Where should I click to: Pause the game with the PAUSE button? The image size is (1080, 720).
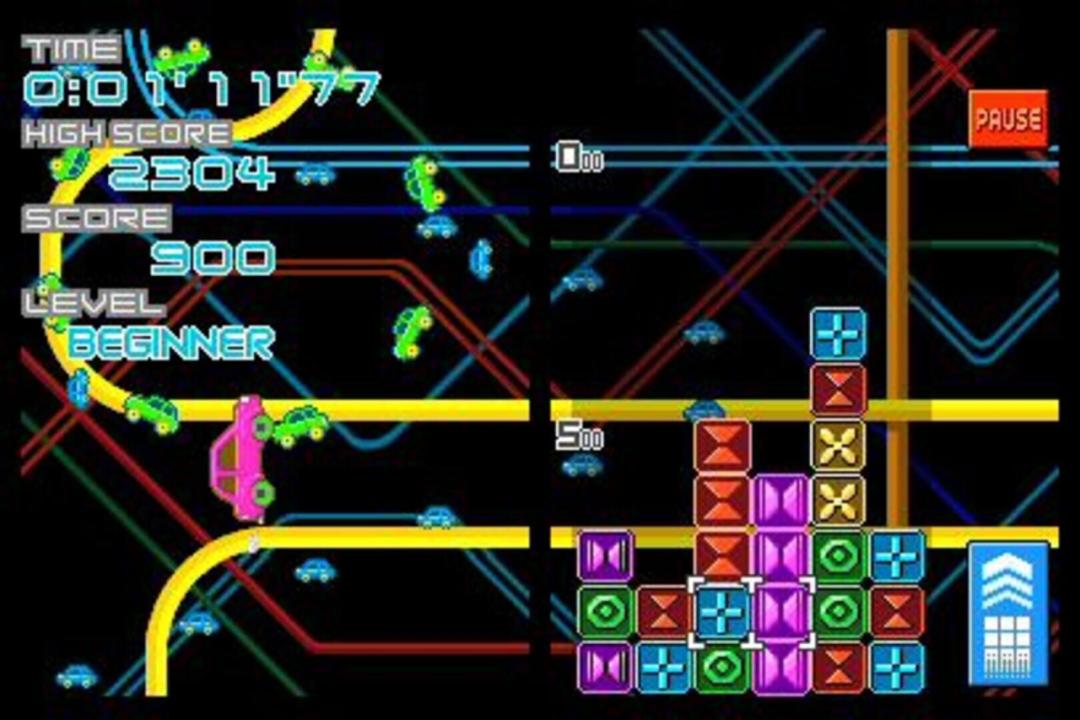point(1008,119)
